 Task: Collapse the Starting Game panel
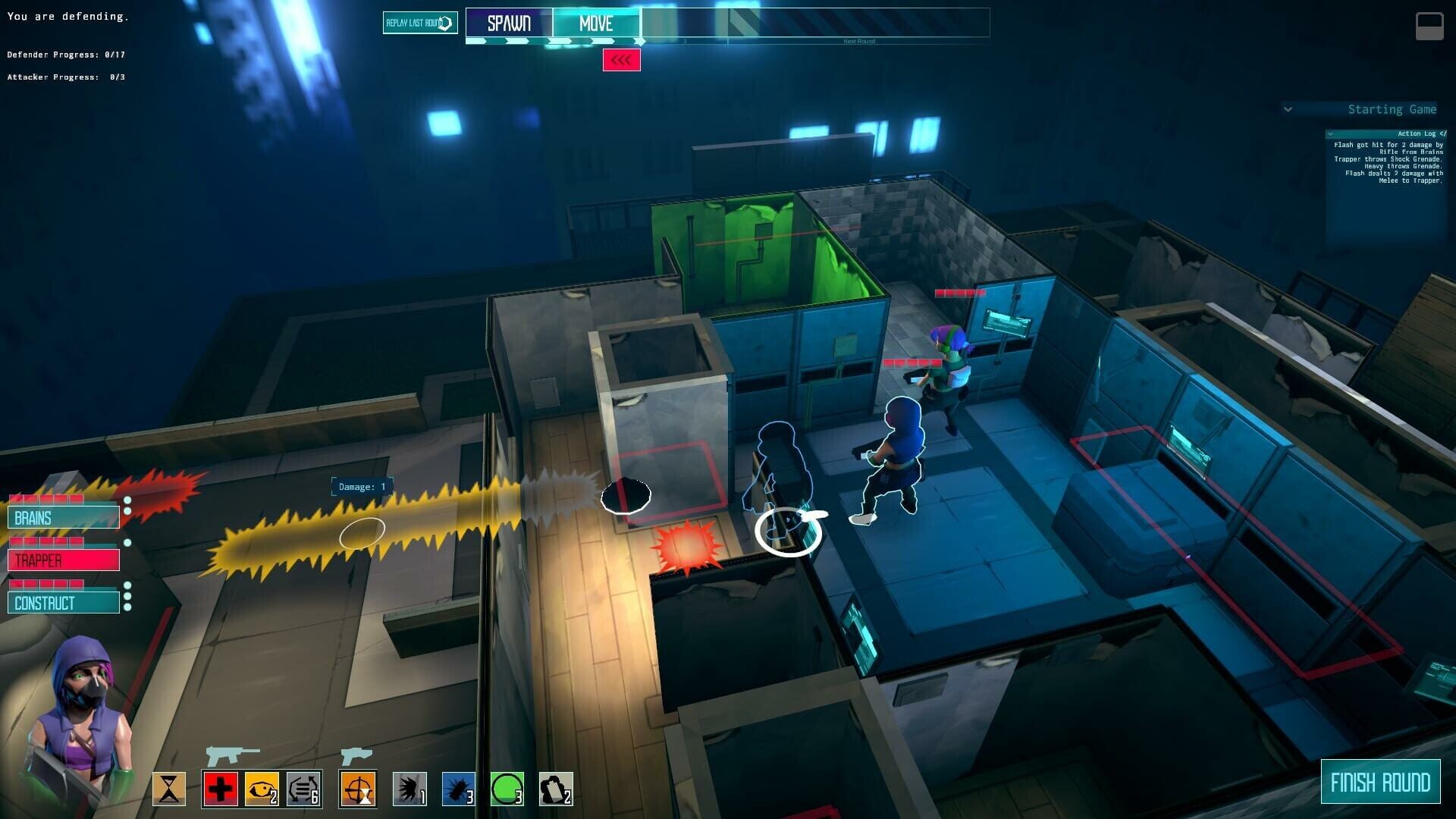[1288, 109]
